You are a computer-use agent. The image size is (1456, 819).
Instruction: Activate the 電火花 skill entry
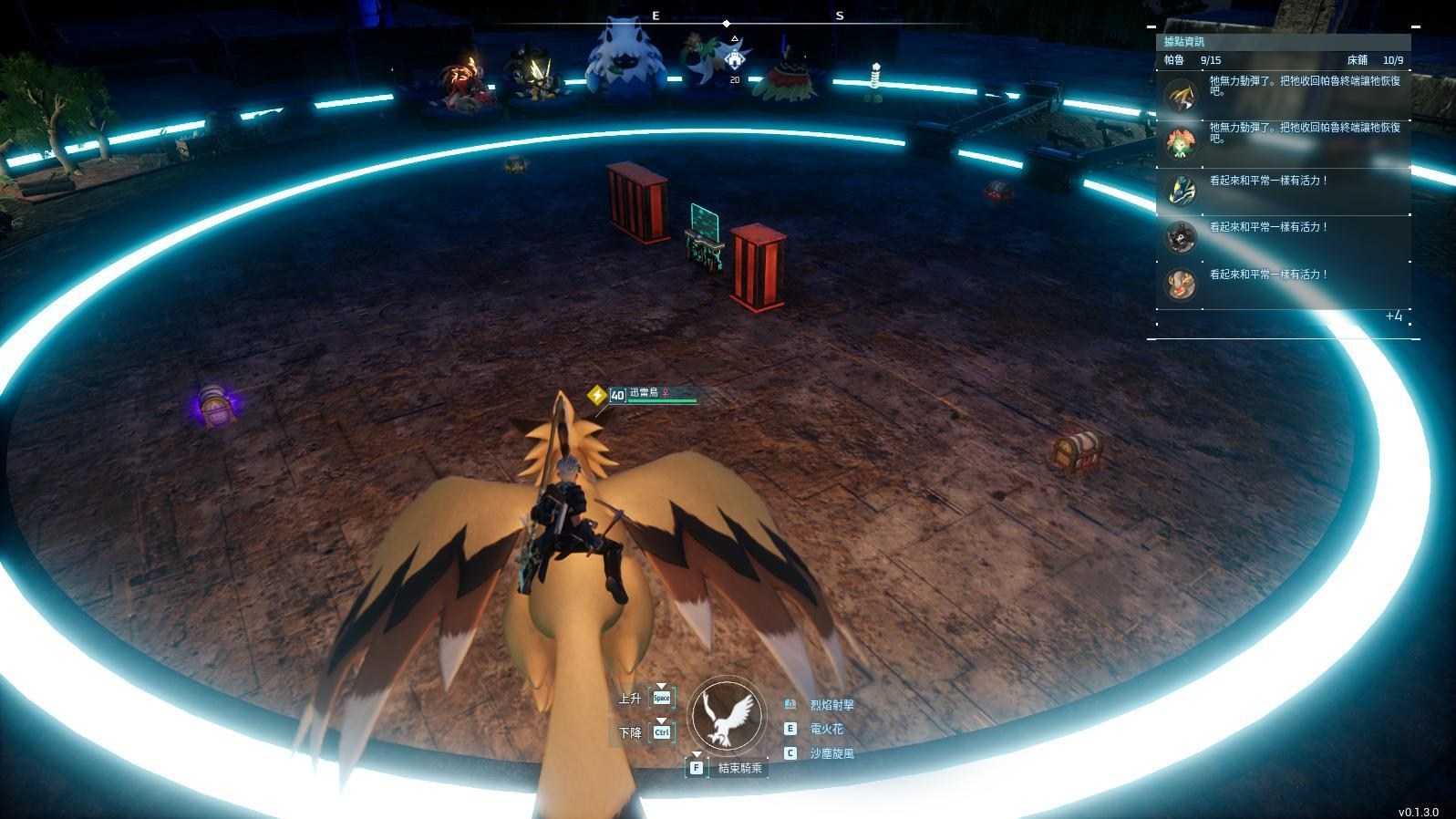pos(825,729)
